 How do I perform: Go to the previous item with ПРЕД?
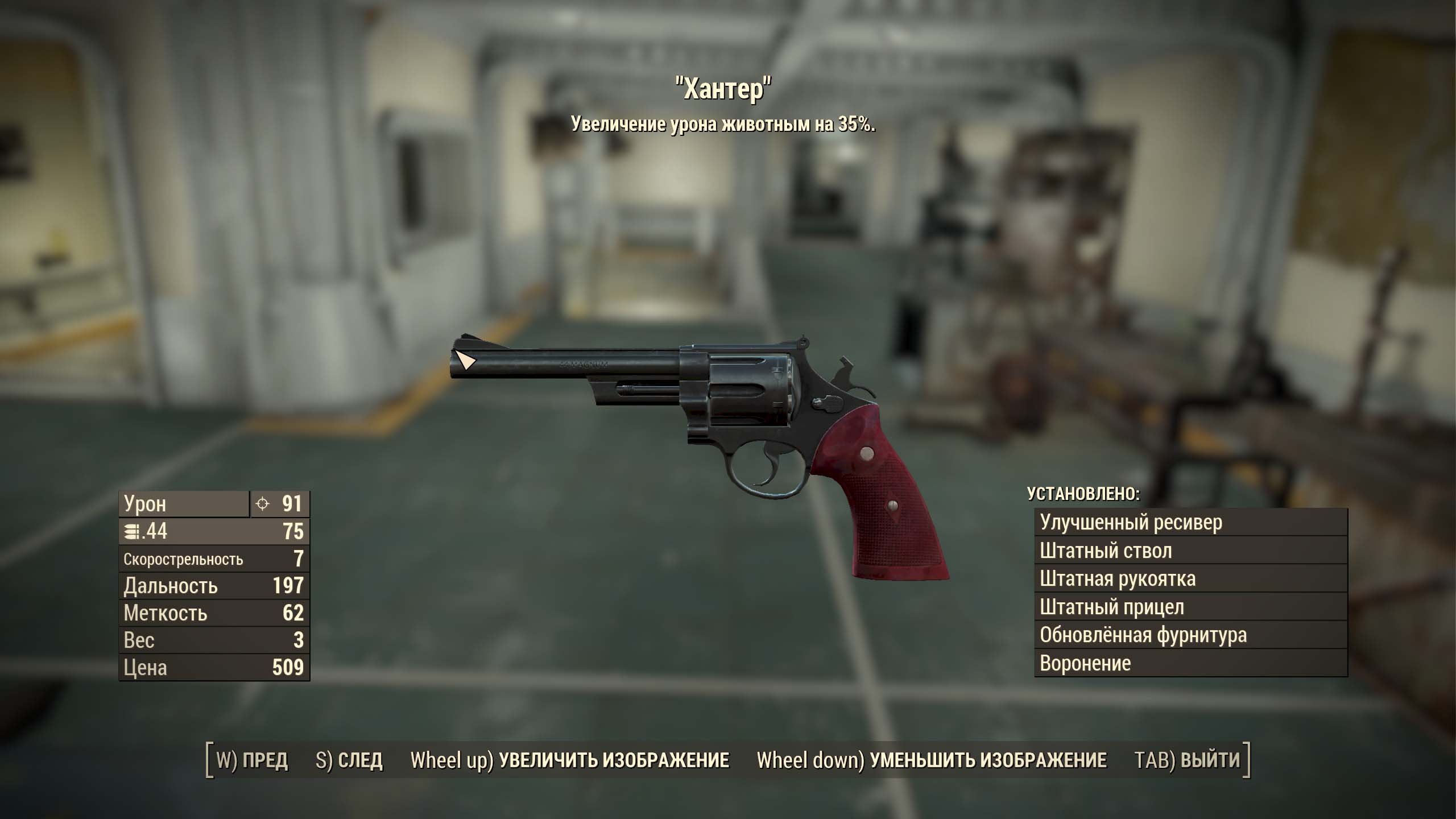[252, 760]
